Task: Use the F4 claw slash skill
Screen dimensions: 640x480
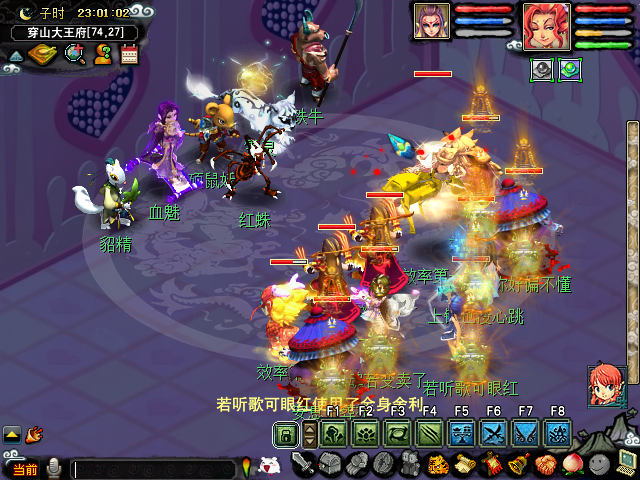Action: [x=430, y=433]
